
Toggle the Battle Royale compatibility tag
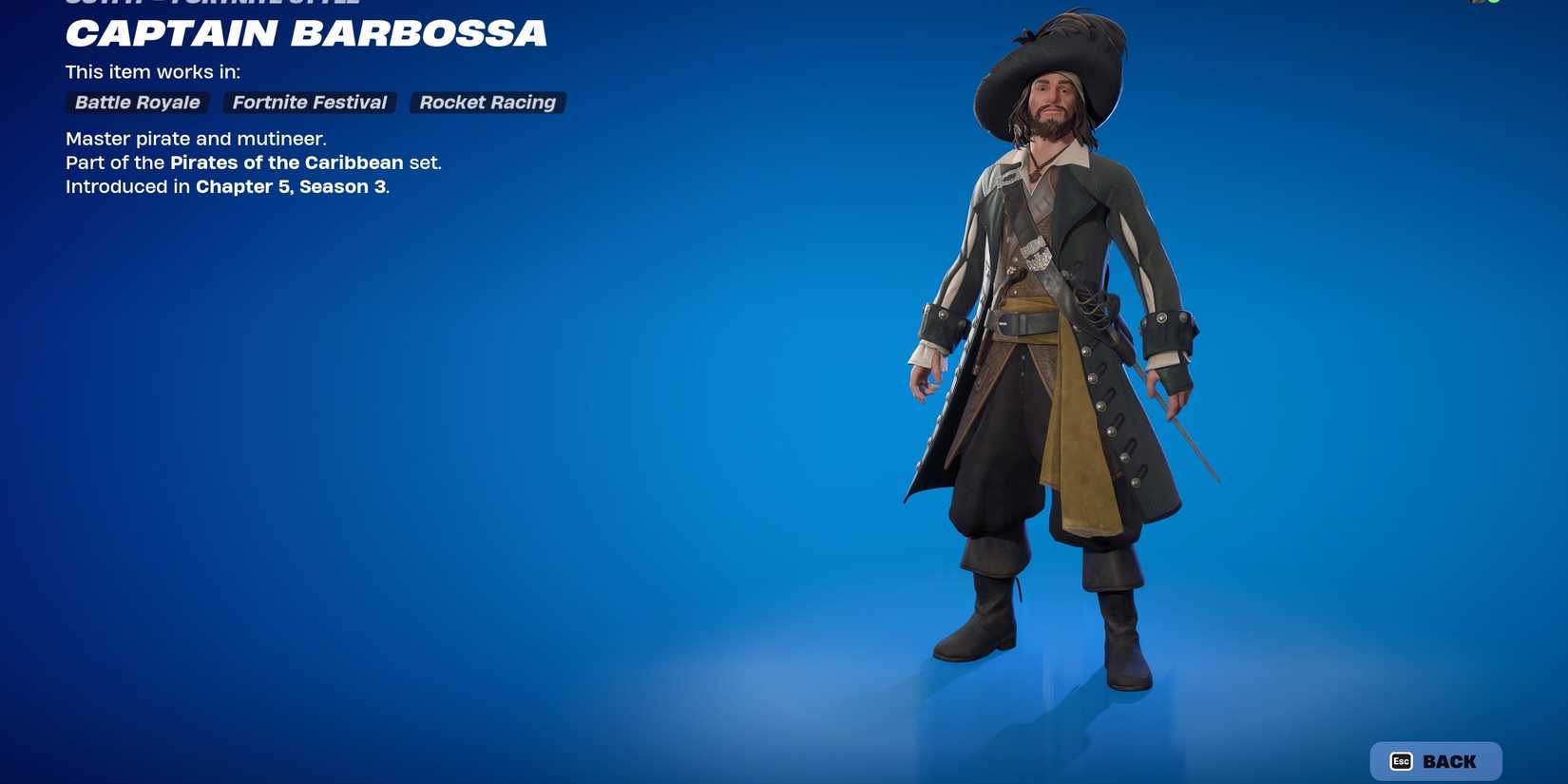136,103
